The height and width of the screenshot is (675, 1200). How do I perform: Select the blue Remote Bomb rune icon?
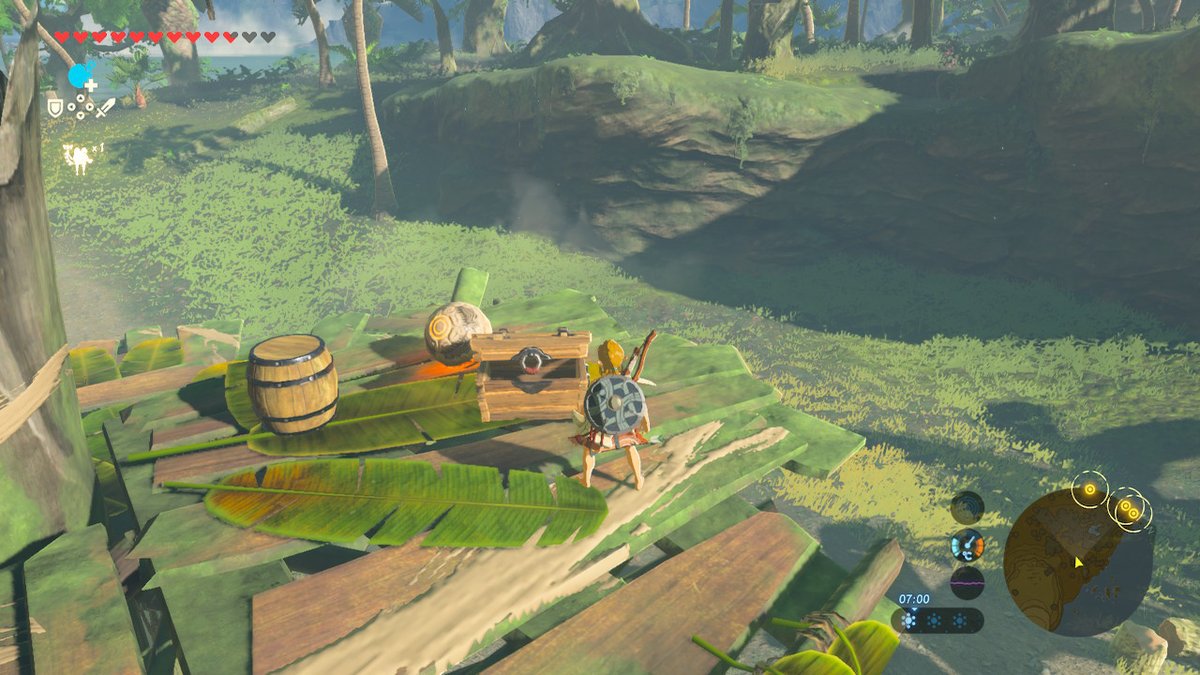[79, 76]
